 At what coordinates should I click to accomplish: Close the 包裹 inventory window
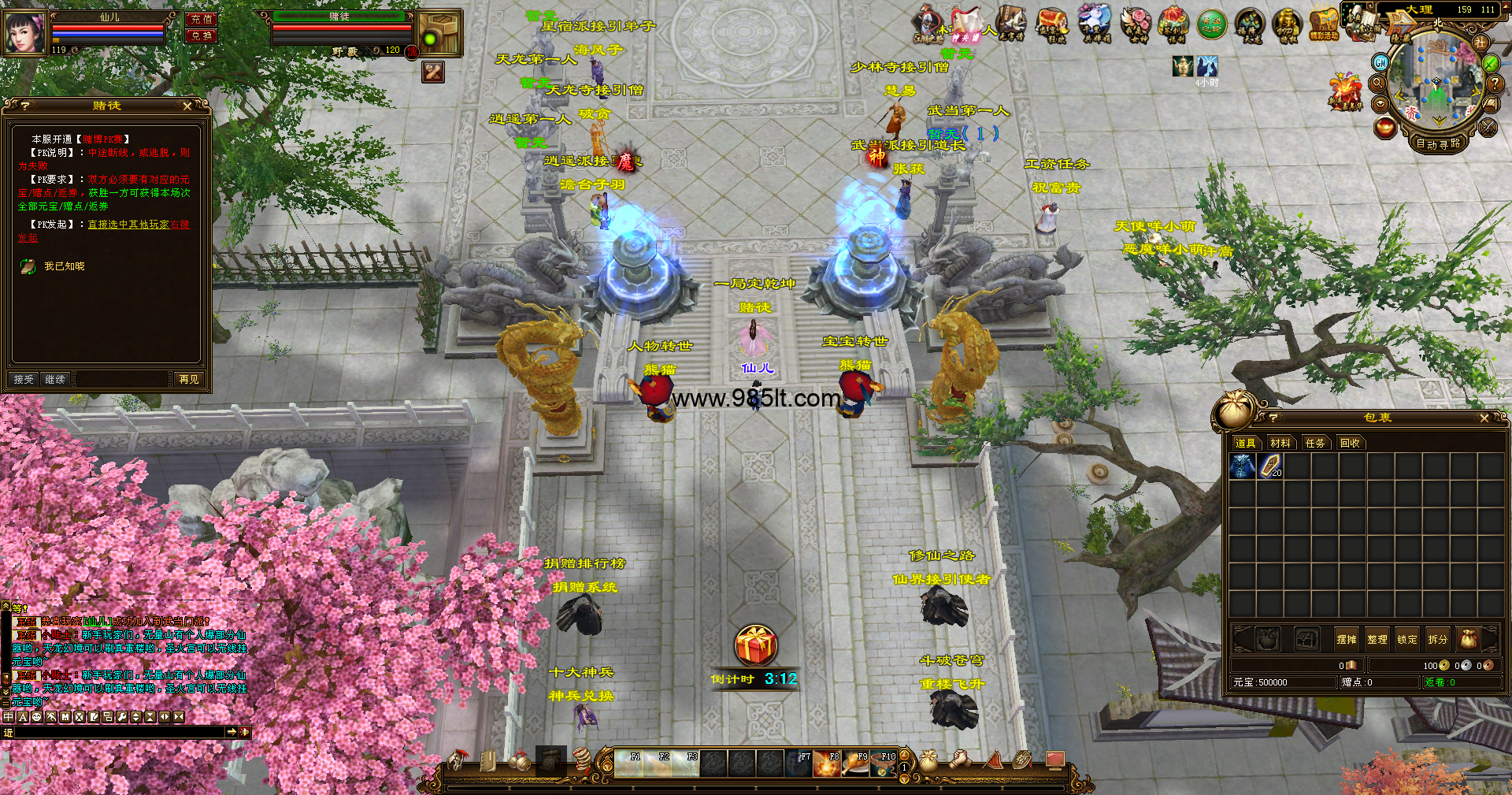pyautogui.click(x=1484, y=418)
